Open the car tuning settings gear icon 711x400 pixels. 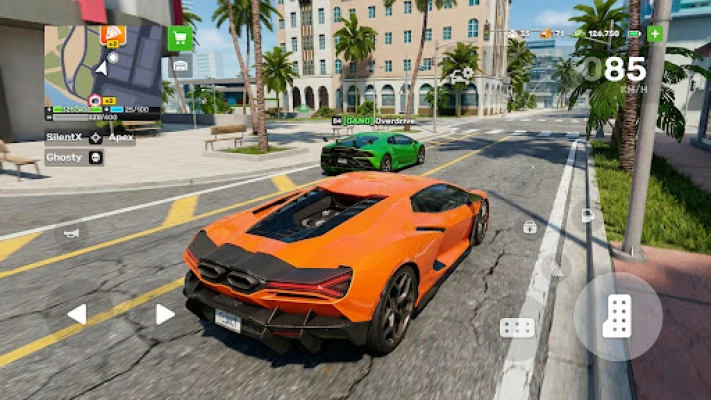pos(461,75)
